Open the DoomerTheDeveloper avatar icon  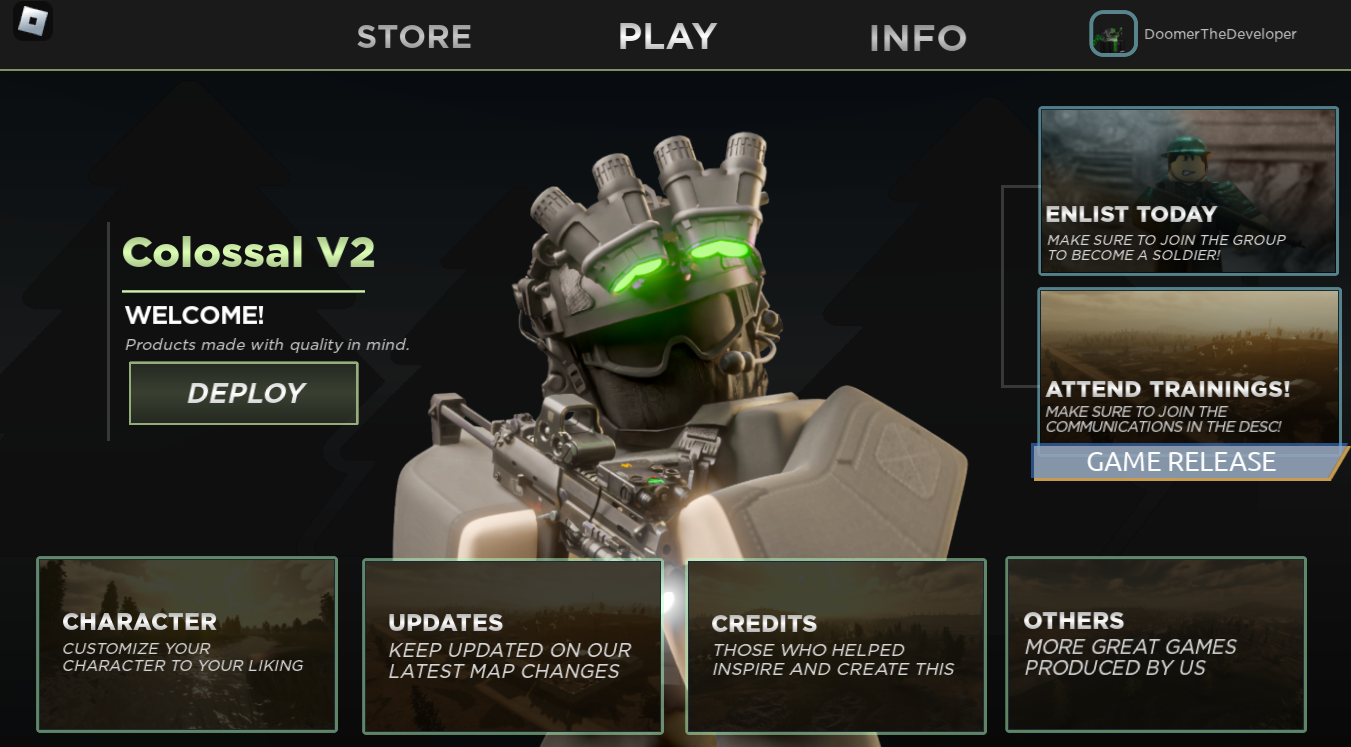[1112, 33]
